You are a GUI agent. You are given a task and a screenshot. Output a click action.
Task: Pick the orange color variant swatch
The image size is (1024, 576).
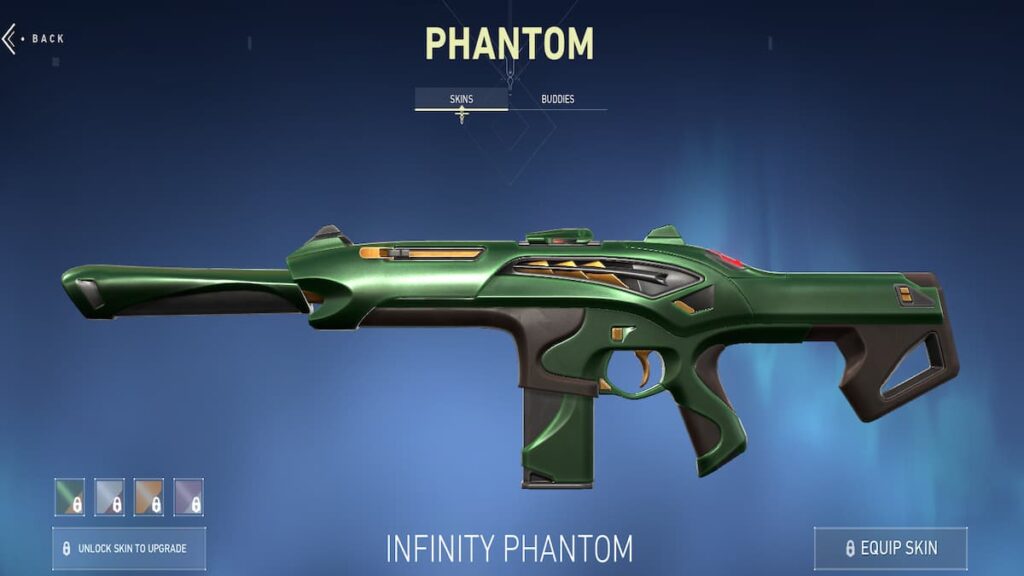click(x=149, y=496)
